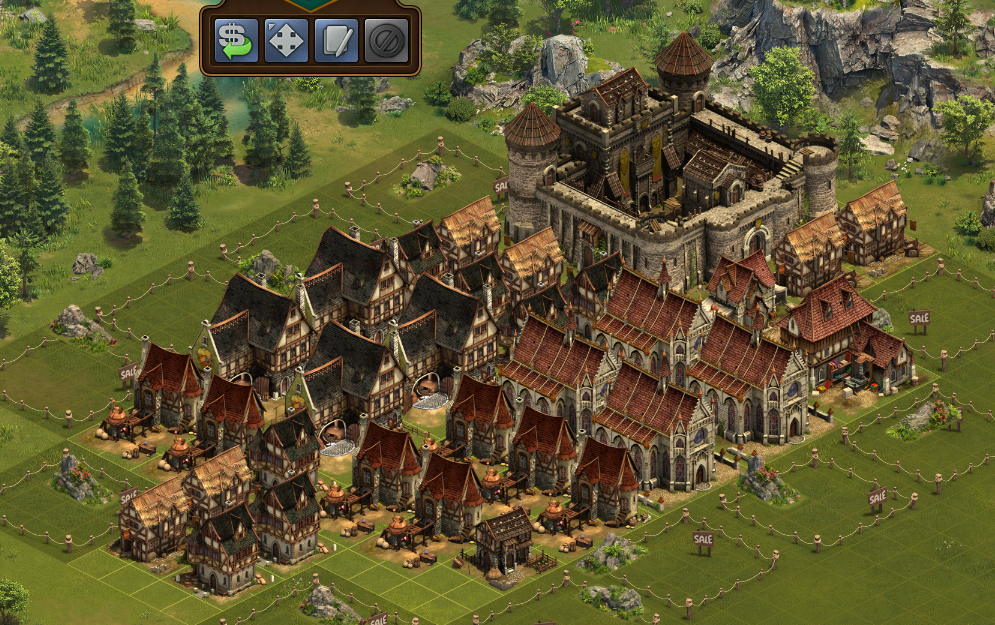Activate the sell building dollar icon

pos(236,41)
